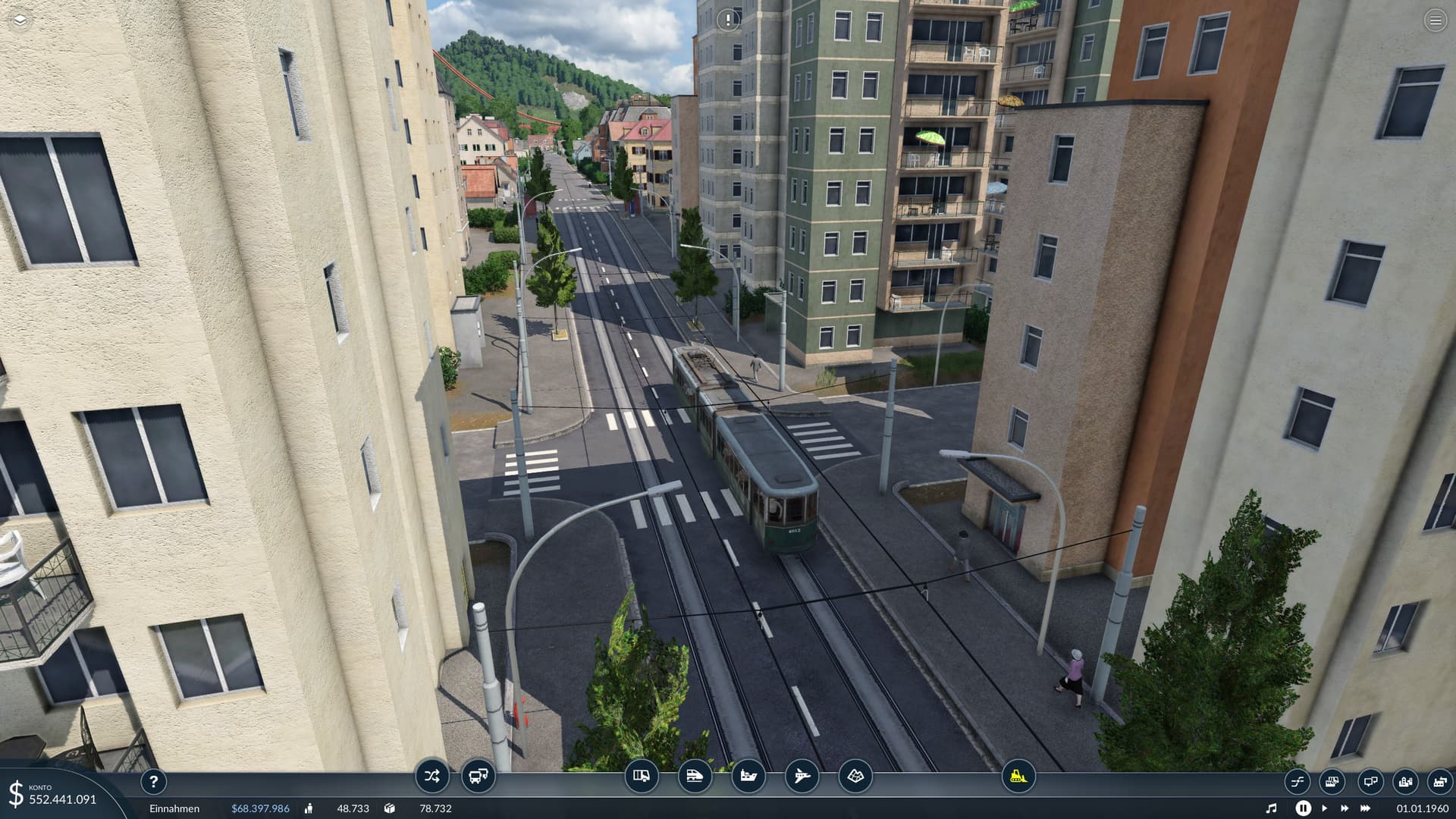This screenshot has width=1456, height=819.
Task: Activate the yellow bulldozer tool
Action: coord(1018,777)
